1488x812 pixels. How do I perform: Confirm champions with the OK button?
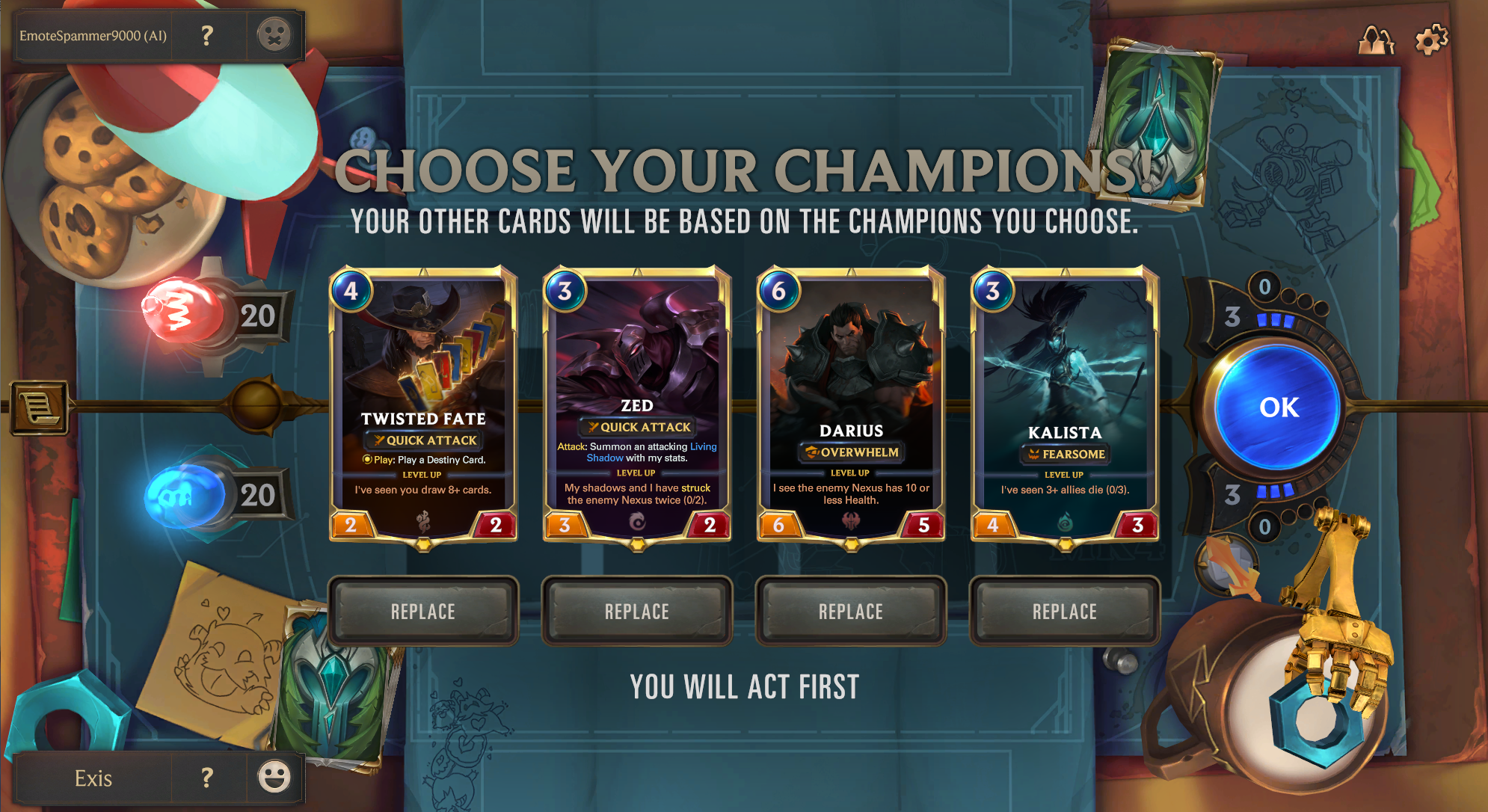(x=1278, y=407)
